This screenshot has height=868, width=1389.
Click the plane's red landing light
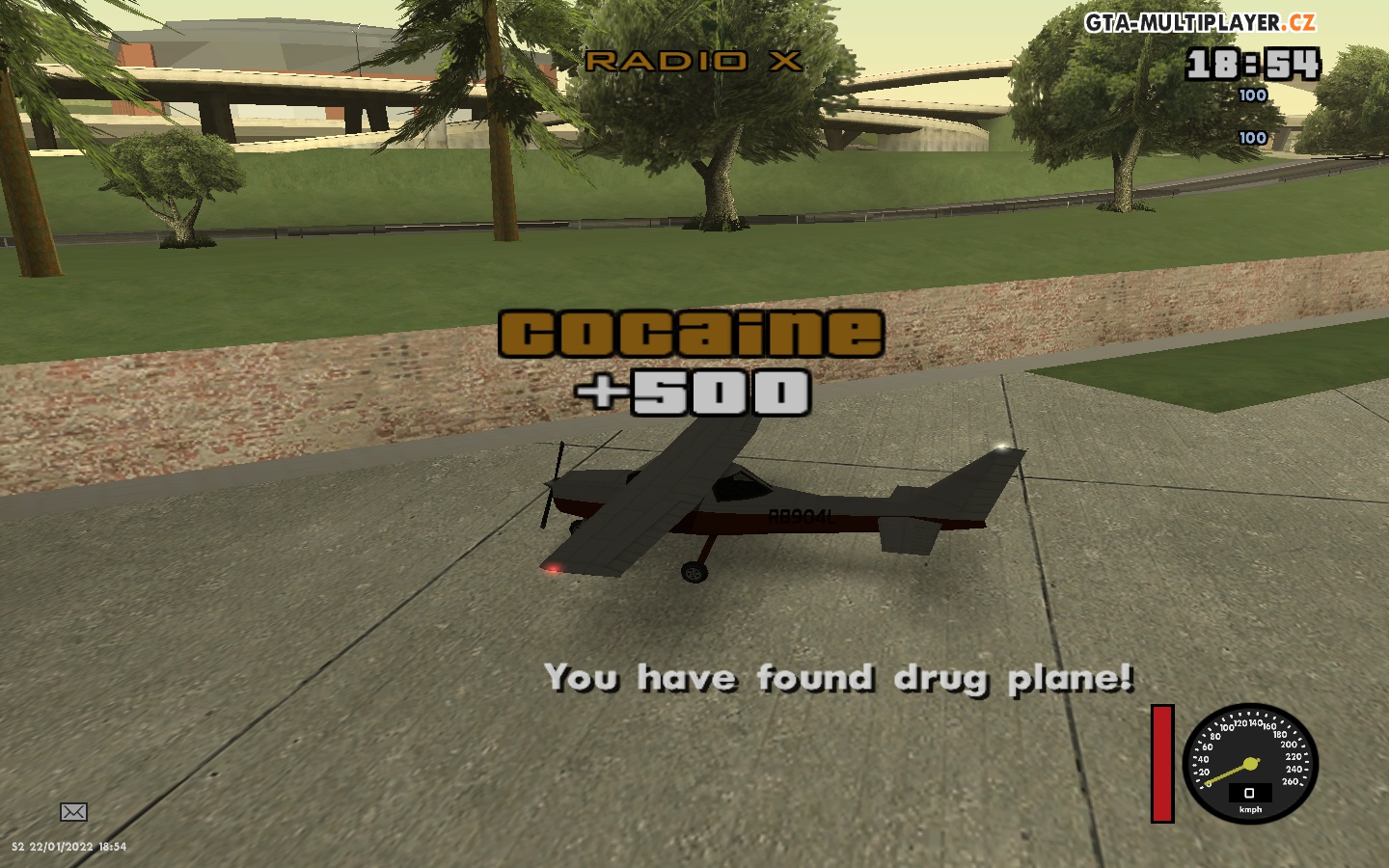click(x=551, y=569)
